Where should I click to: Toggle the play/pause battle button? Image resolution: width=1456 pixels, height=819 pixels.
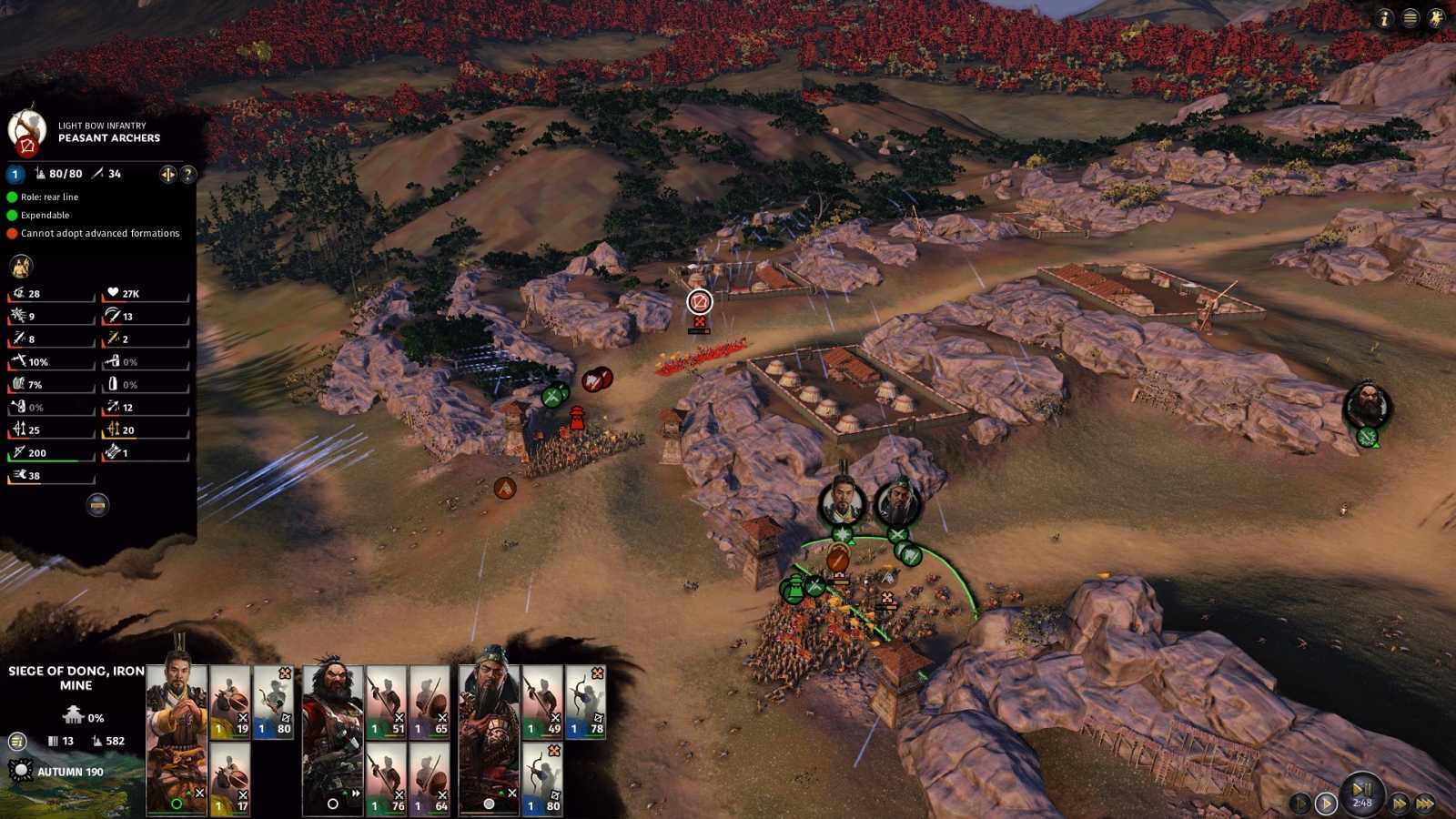[x=1361, y=789]
